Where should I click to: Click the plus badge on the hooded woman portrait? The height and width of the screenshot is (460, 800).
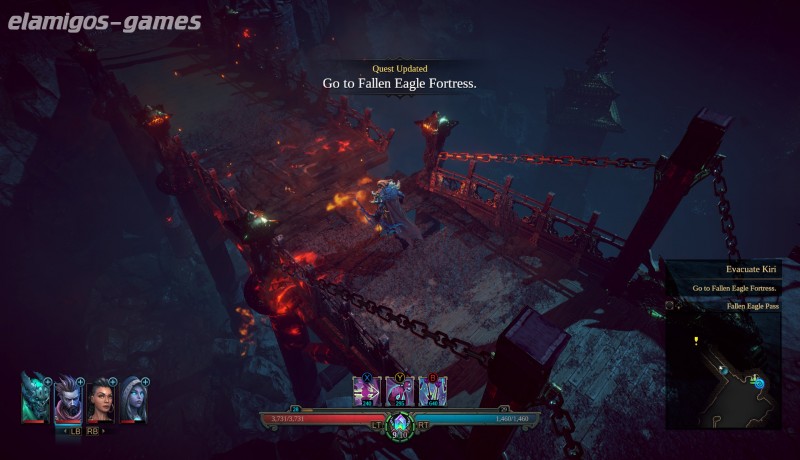click(x=146, y=382)
